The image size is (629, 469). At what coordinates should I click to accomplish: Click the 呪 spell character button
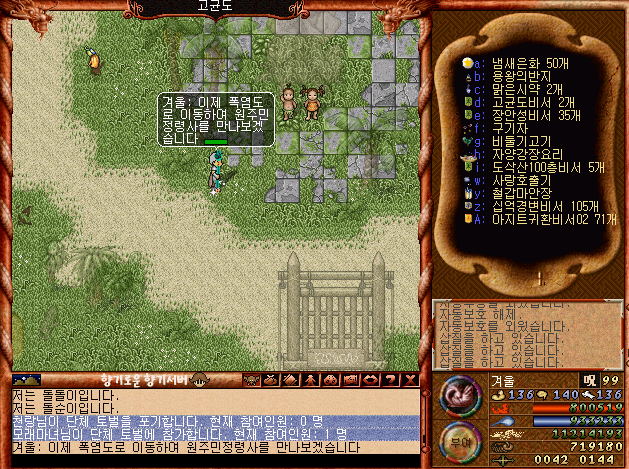589,381
